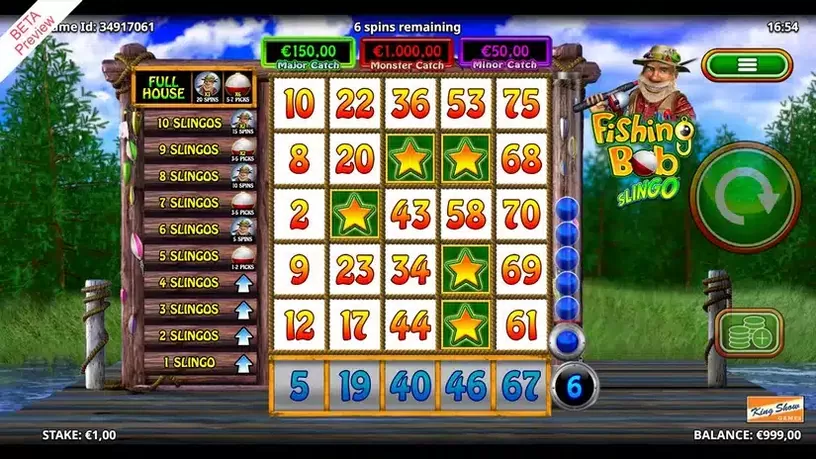
Task: Click the reel number 67
Action: coord(520,385)
